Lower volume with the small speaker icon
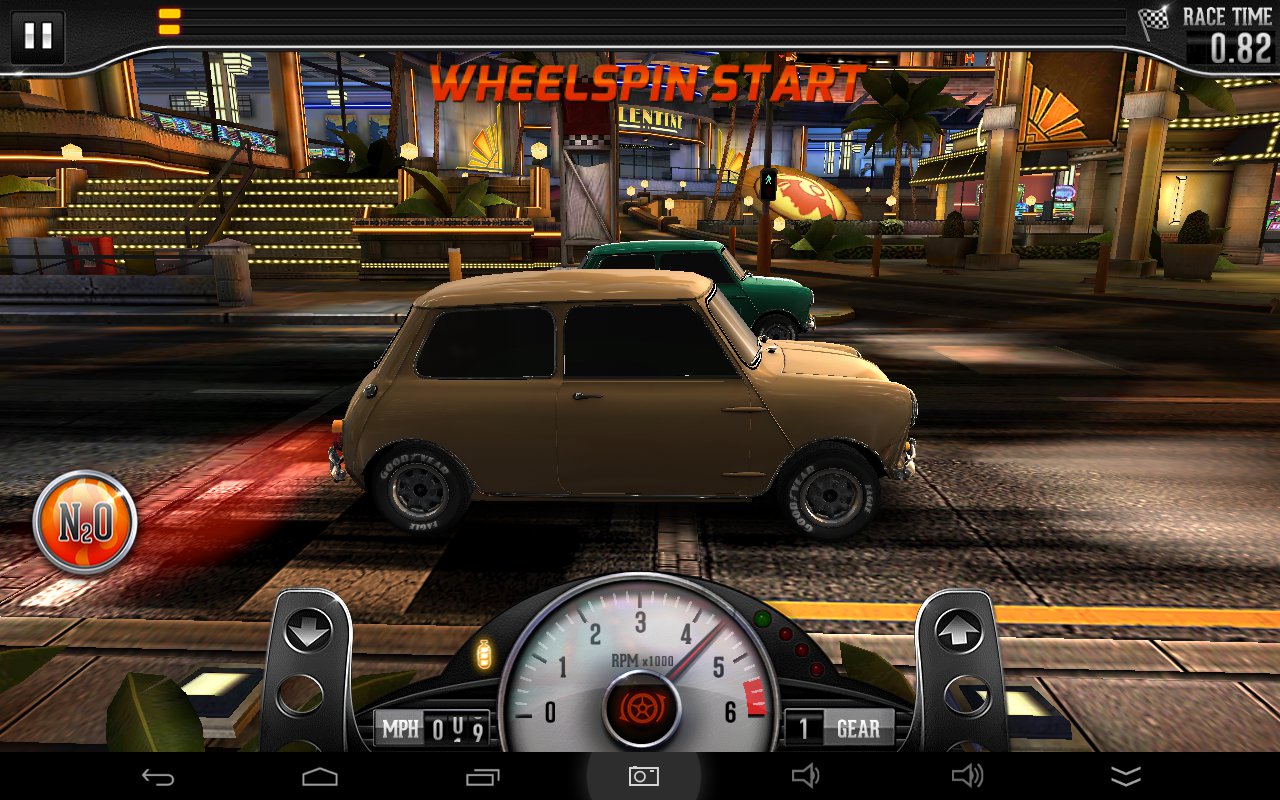The width and height of the screenshot is (1280, 800). coord(806,776)
